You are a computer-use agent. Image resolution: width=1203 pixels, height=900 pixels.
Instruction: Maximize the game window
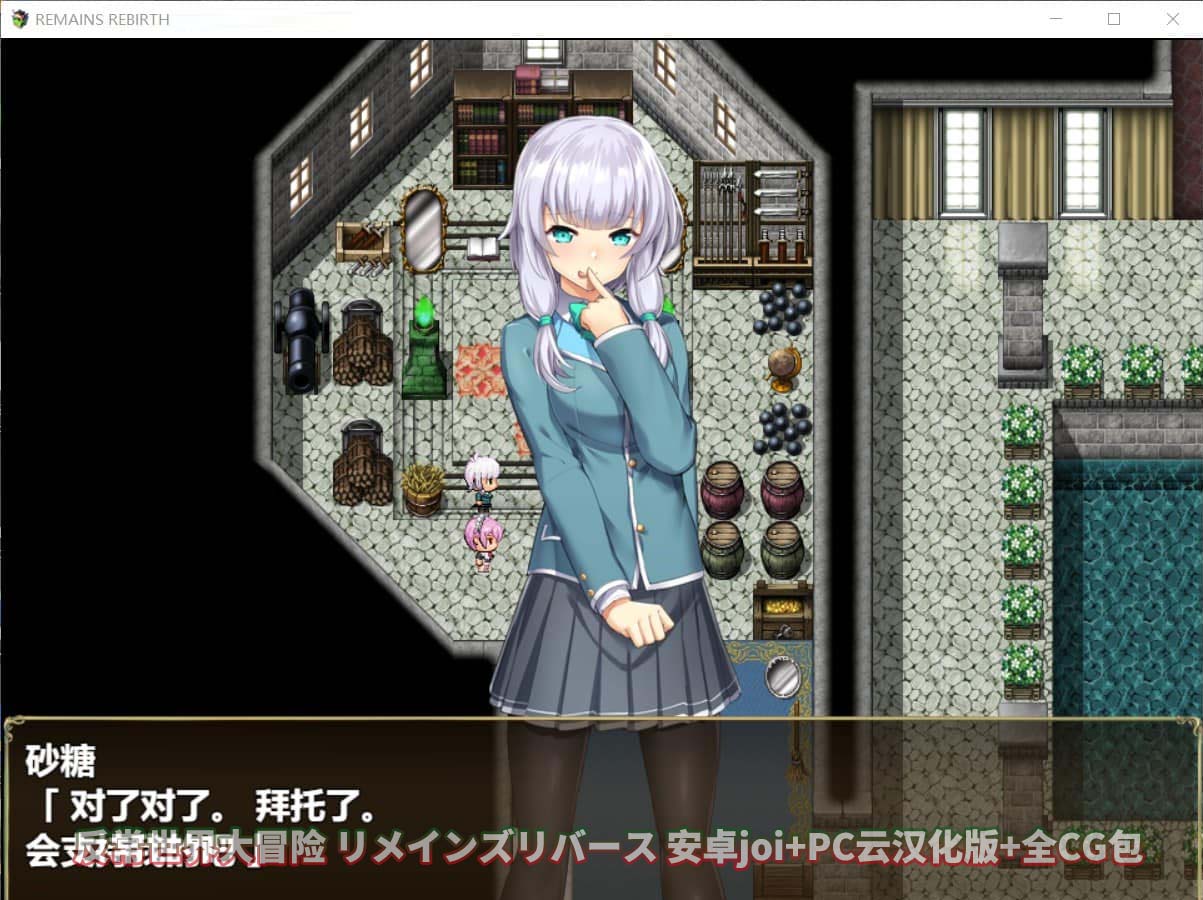[x=1114, y=19]
